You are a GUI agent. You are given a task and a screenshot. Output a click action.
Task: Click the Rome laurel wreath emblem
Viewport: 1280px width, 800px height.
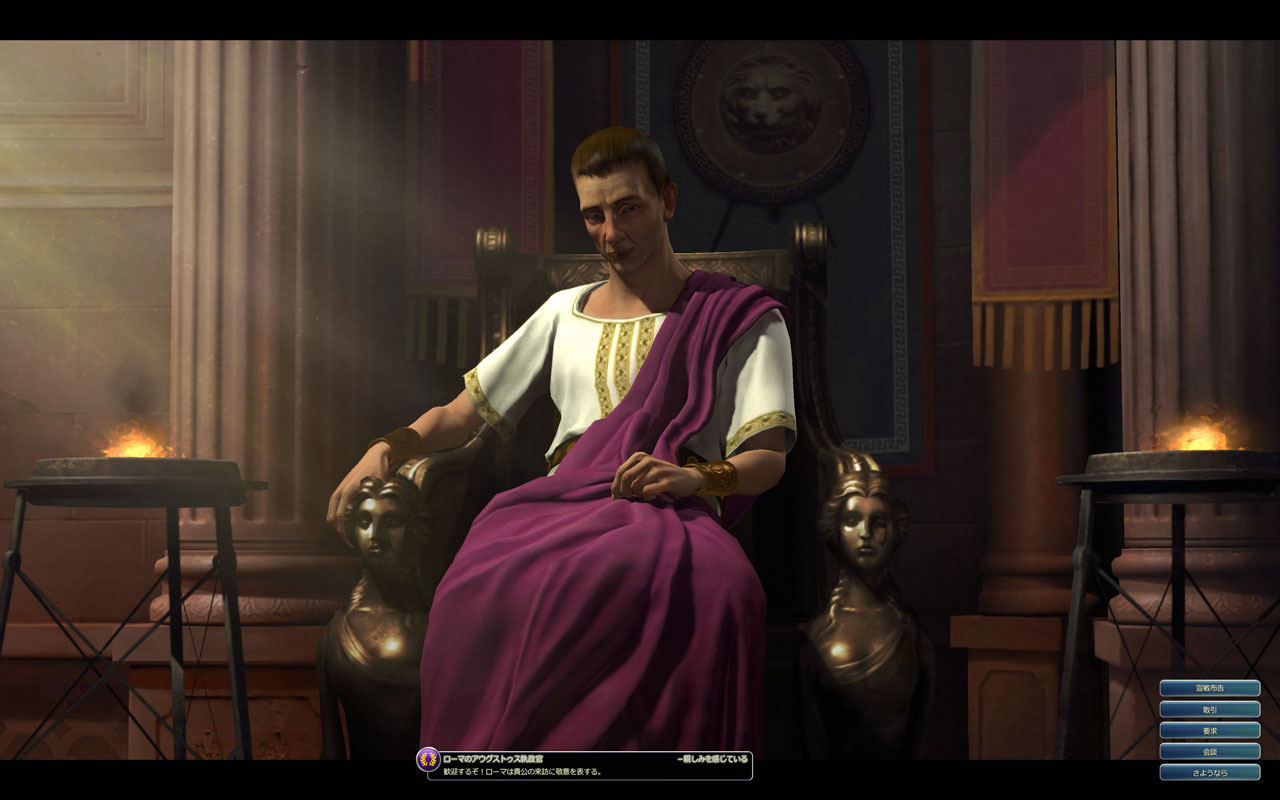pyautogui.click(x=428, y=760)
